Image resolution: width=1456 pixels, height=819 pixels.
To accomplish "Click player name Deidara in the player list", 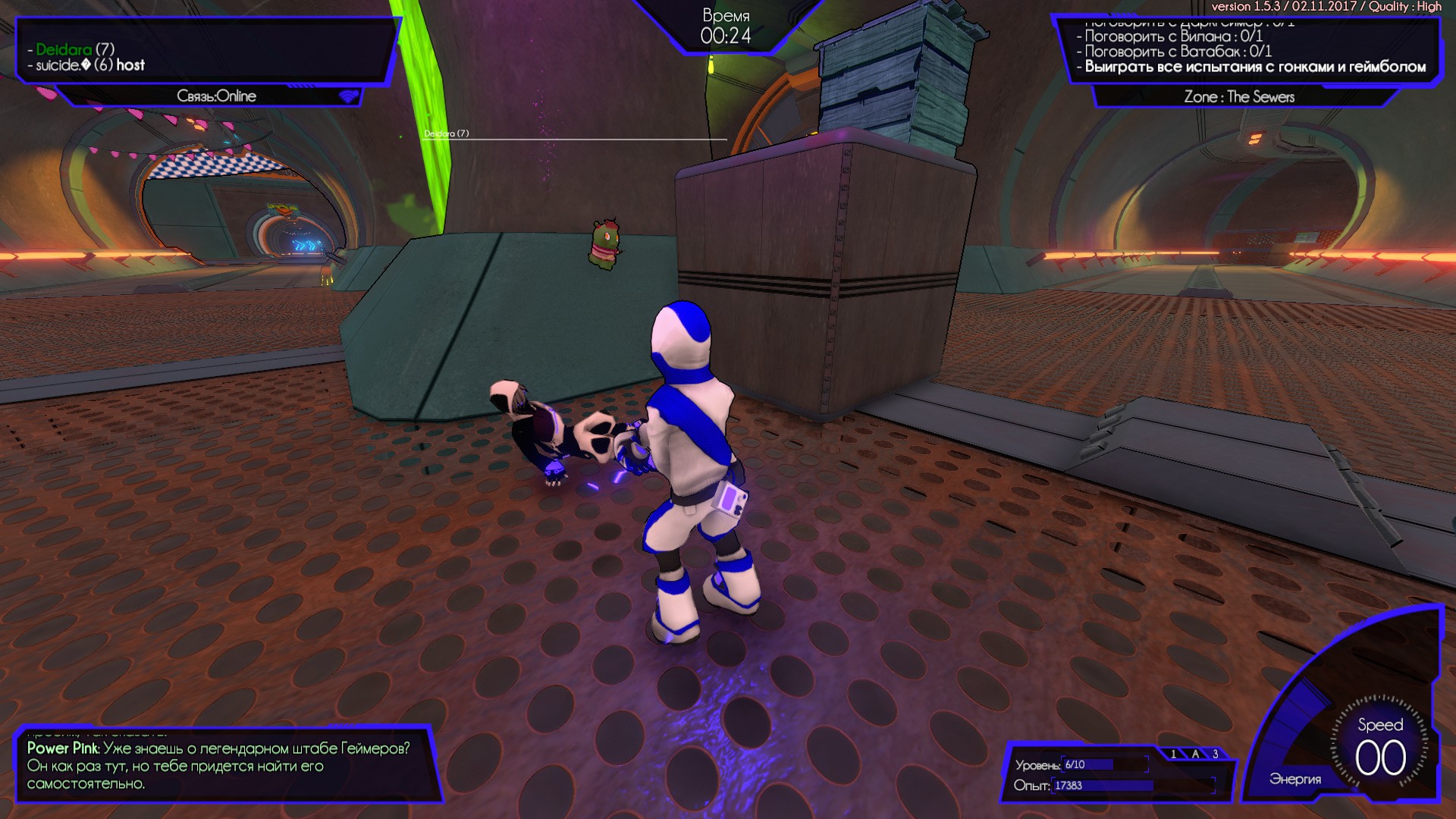I will (x=64, y=48).
